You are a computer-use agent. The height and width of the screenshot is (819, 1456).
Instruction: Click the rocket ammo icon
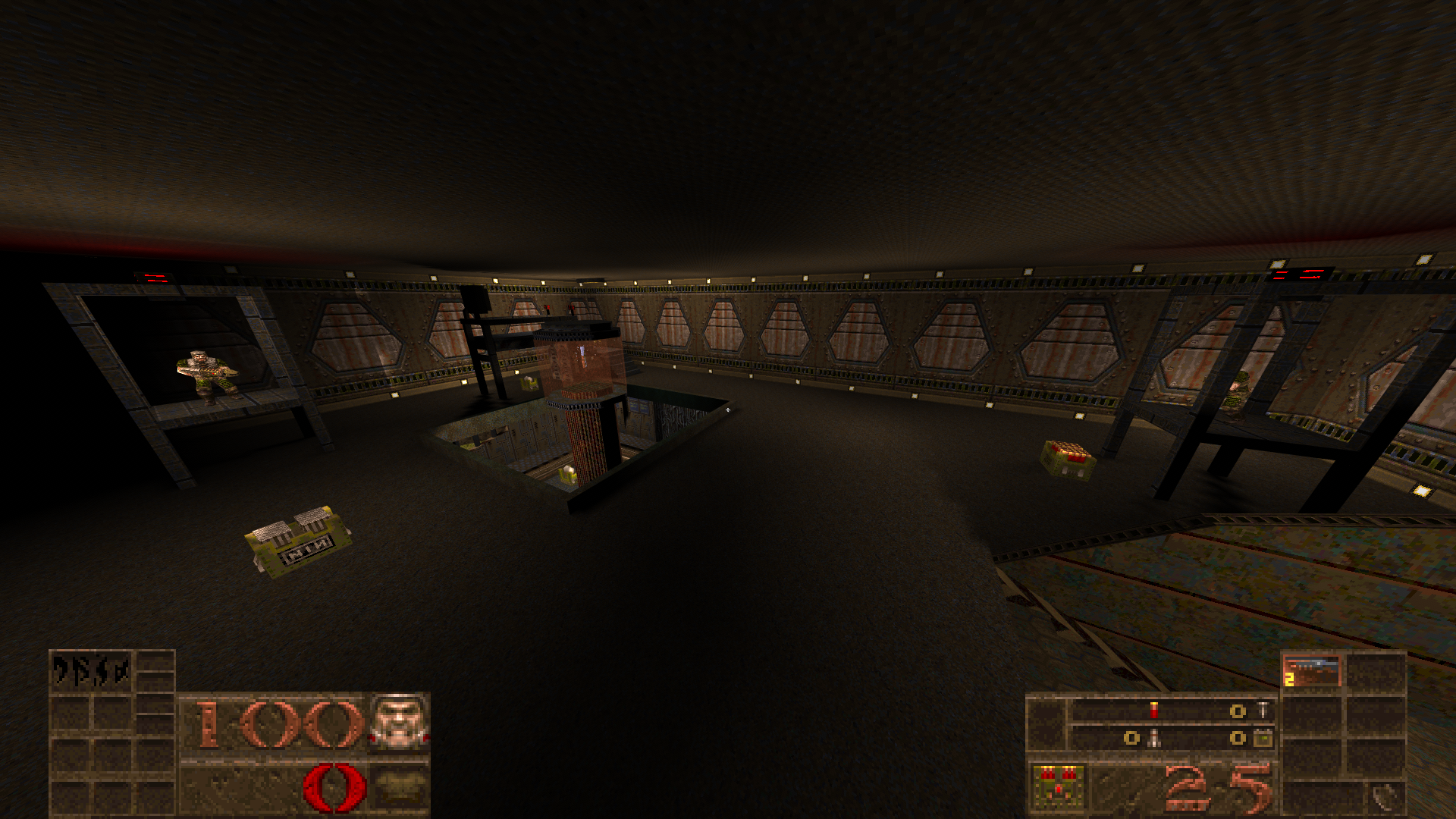(x=1153, y=739)
